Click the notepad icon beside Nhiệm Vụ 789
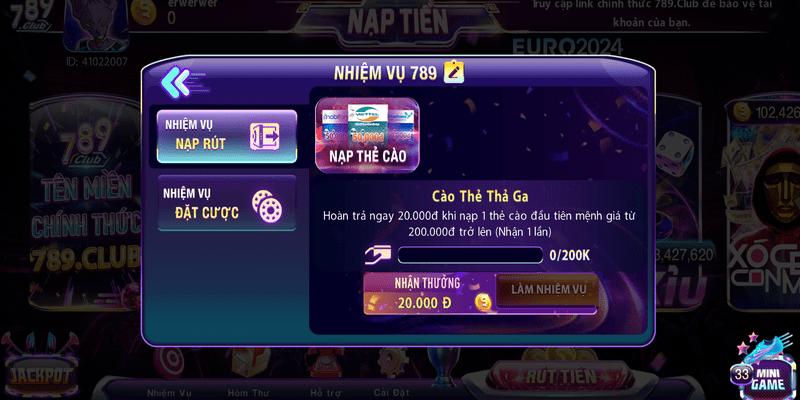The width and height of the screenshot is (800, 400). pyautogui.click(x=454, y=72)
